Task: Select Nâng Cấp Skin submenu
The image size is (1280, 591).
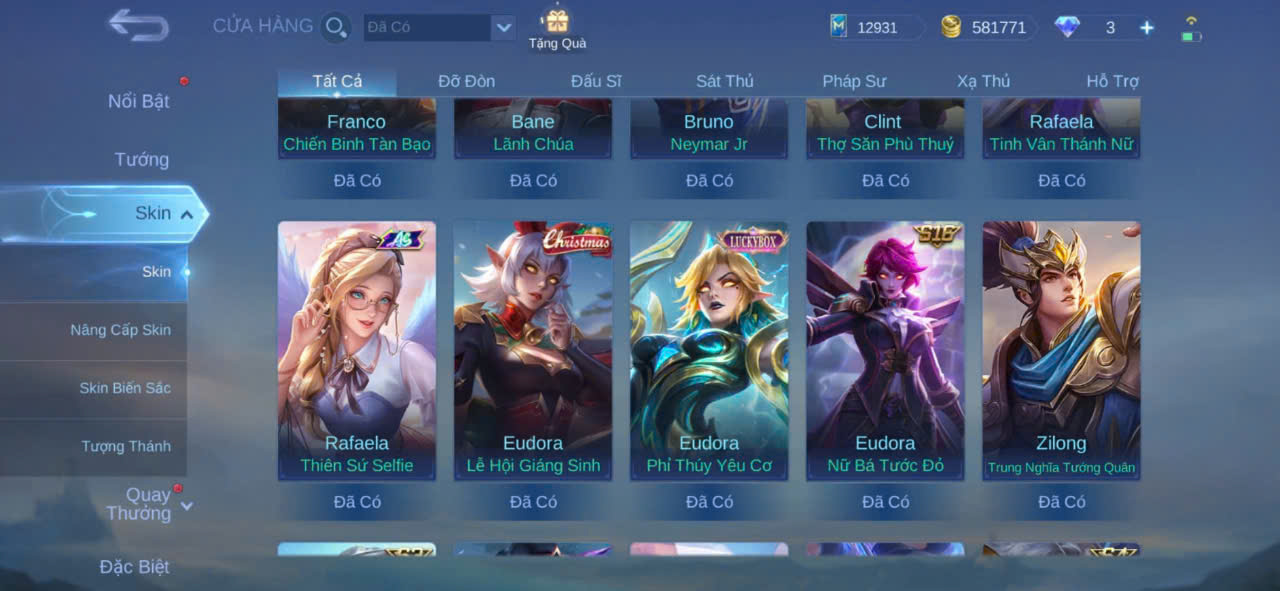Action: 120,330
